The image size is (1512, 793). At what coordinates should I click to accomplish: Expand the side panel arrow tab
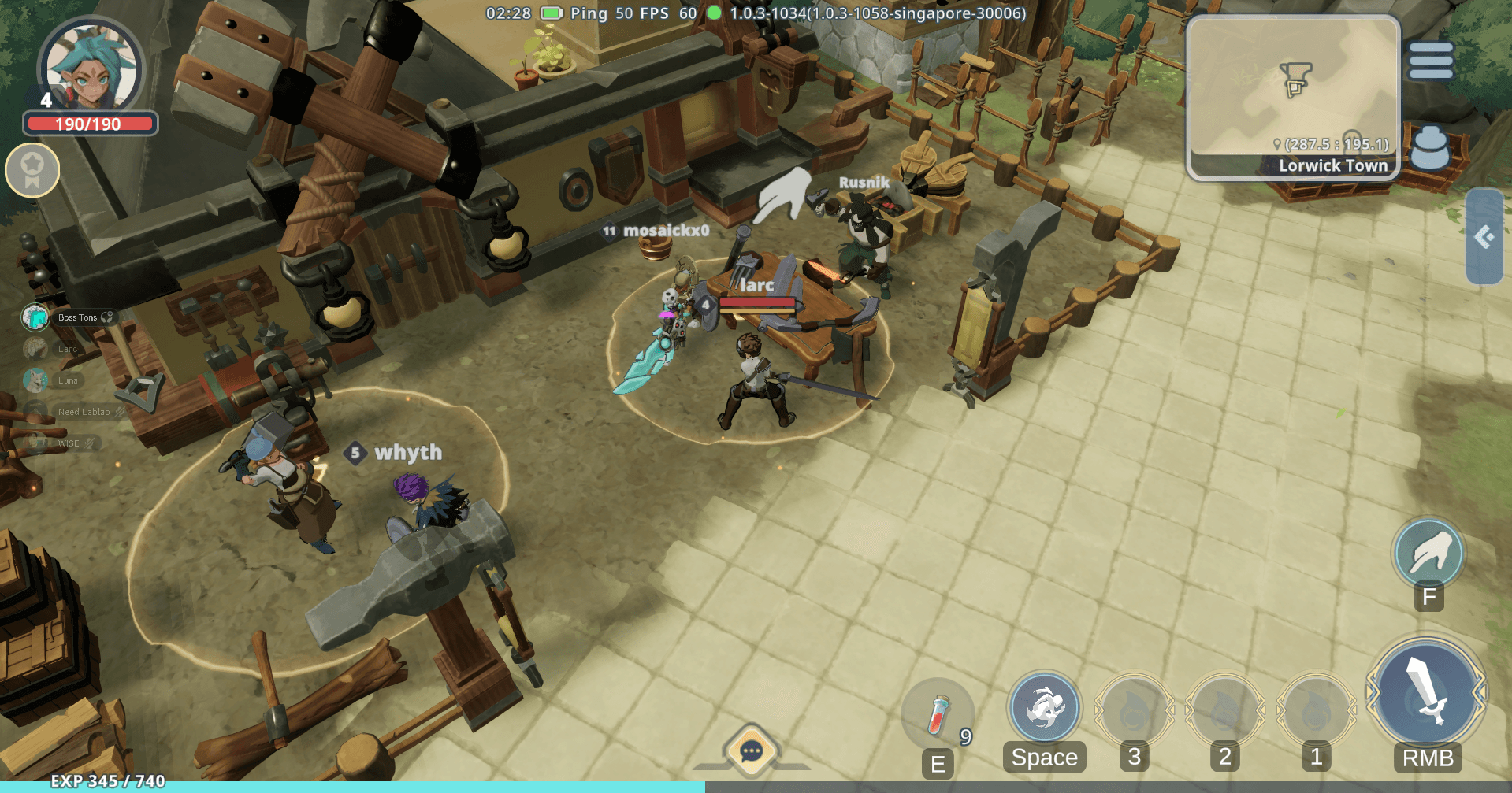click(1484, 236)
